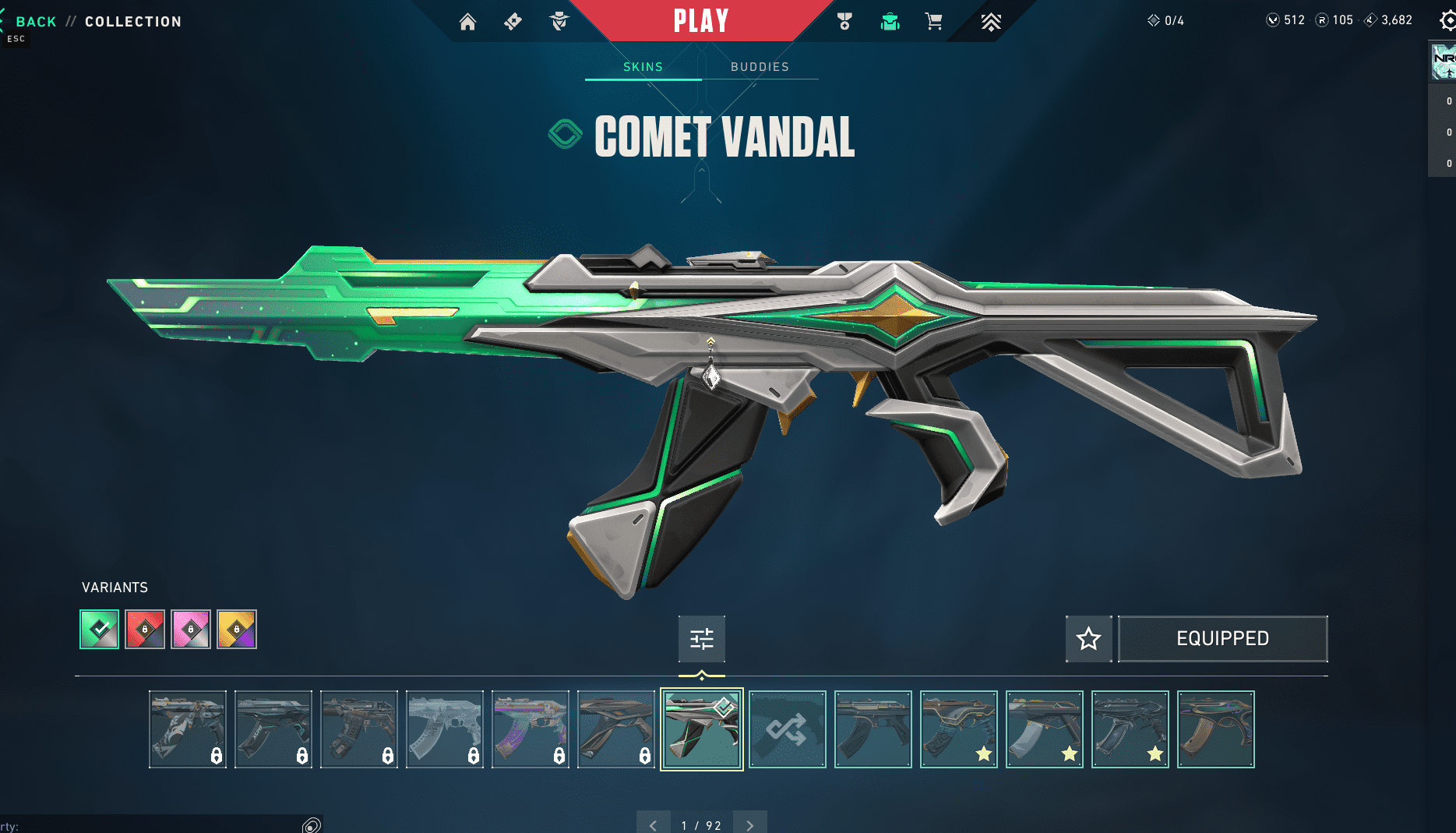This screenshot has height=833, width=1456.
Task: Select the Skins tab
Action: coord(643,67)
